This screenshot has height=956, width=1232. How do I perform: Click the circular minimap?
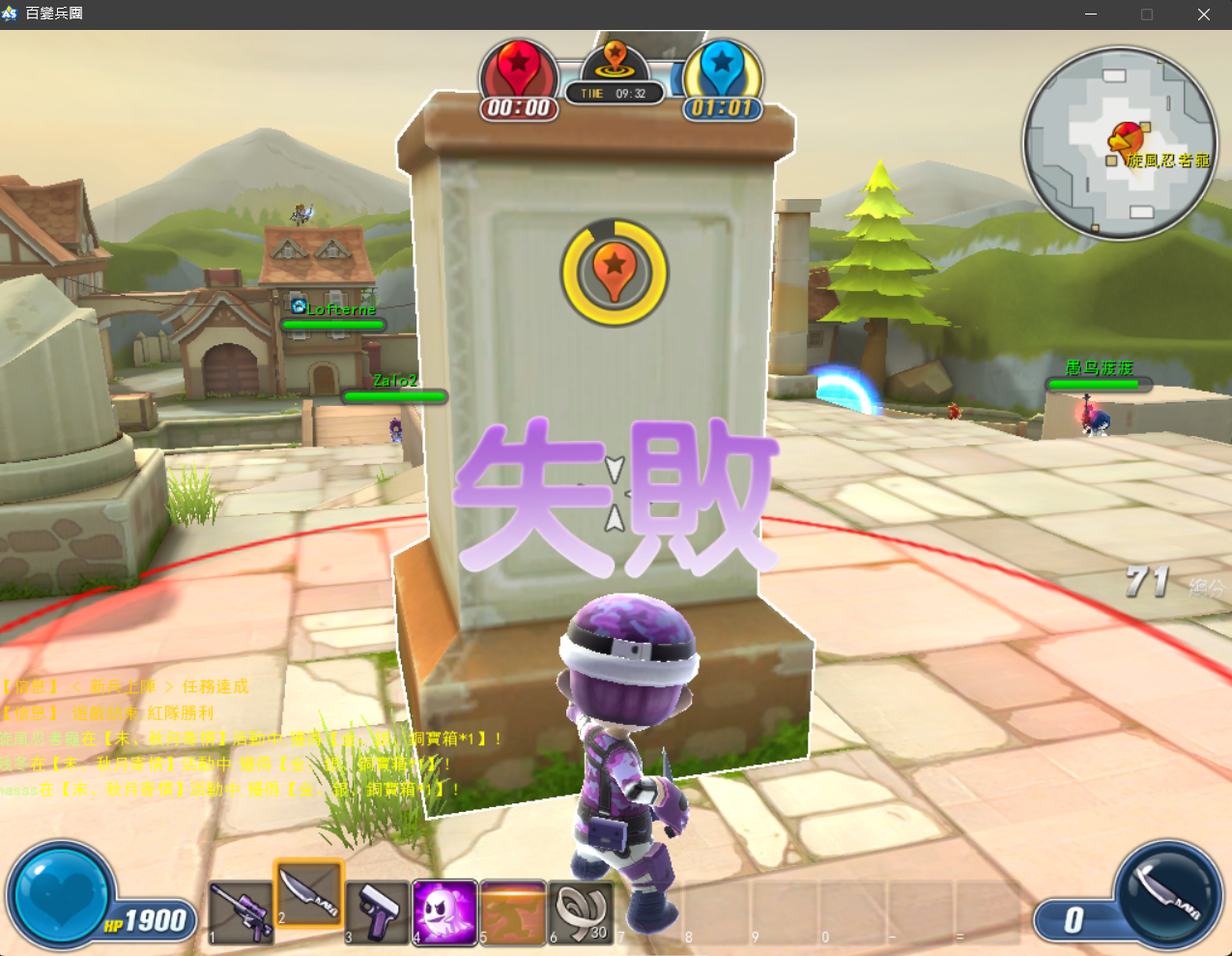coord(1120,143)
